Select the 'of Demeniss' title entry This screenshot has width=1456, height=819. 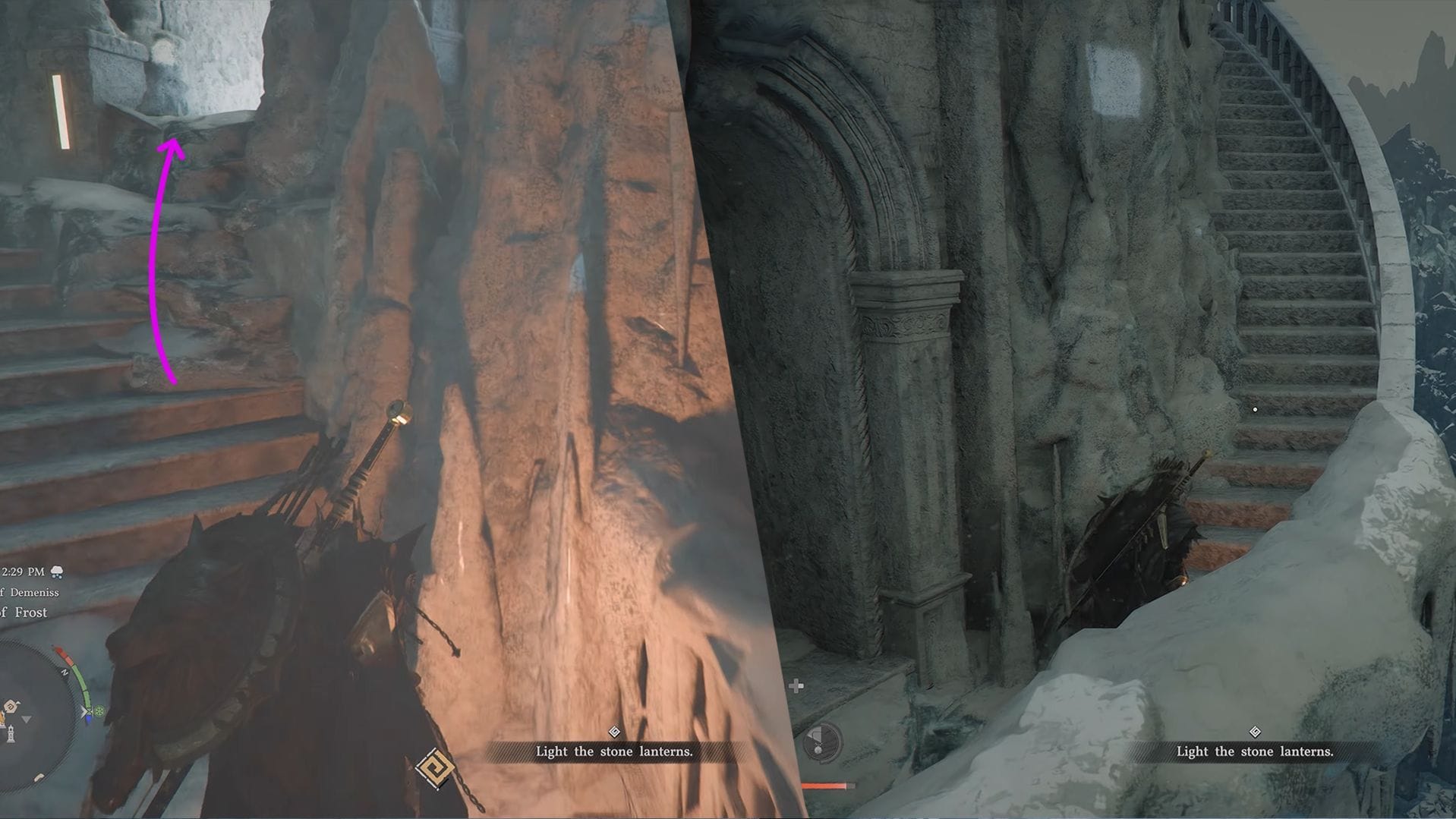(x=30, y=592)
